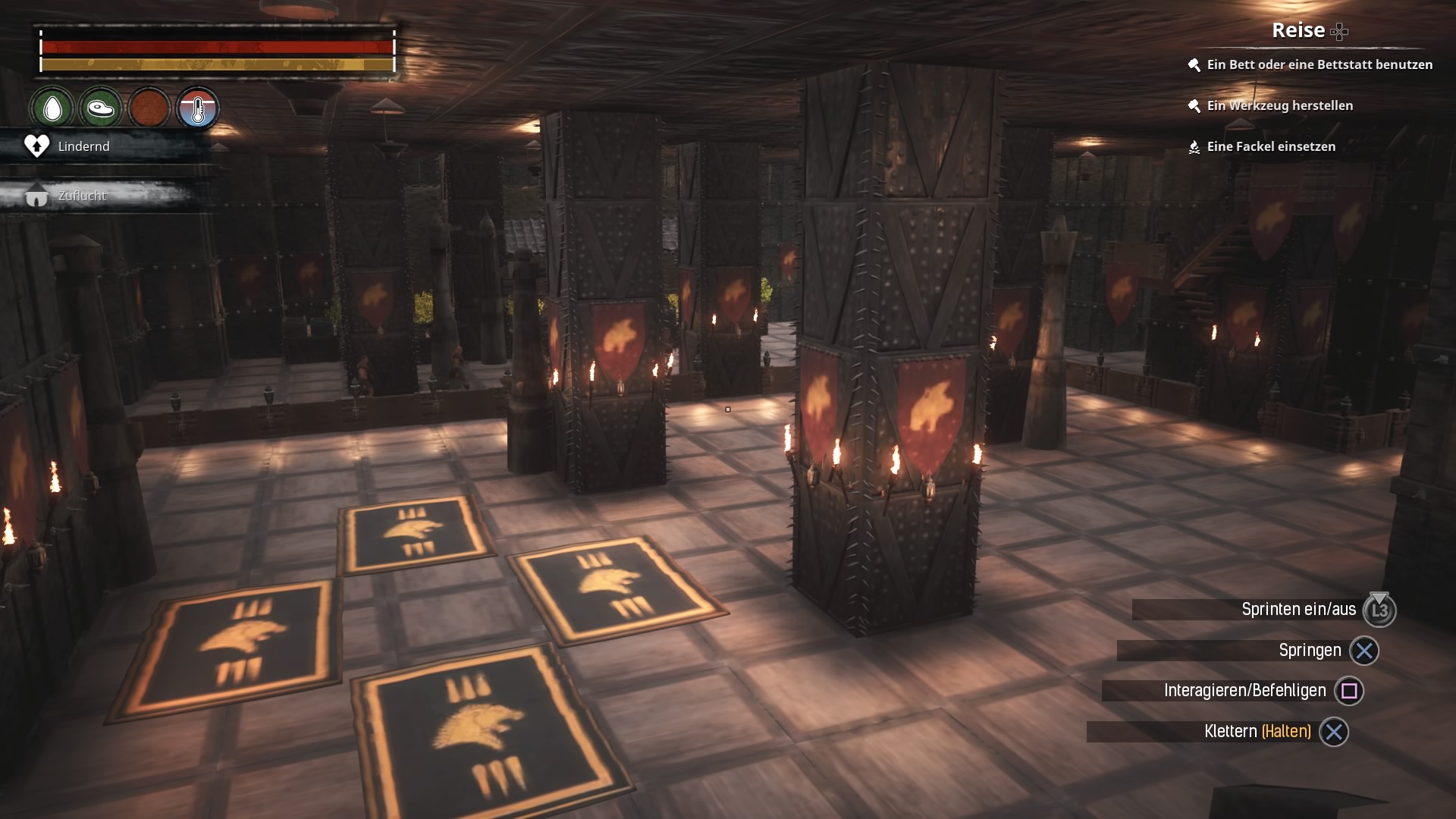Select the meat hunger status icon
The width and height of the screenshot is (1456, 819).
[x=100, y=109]
